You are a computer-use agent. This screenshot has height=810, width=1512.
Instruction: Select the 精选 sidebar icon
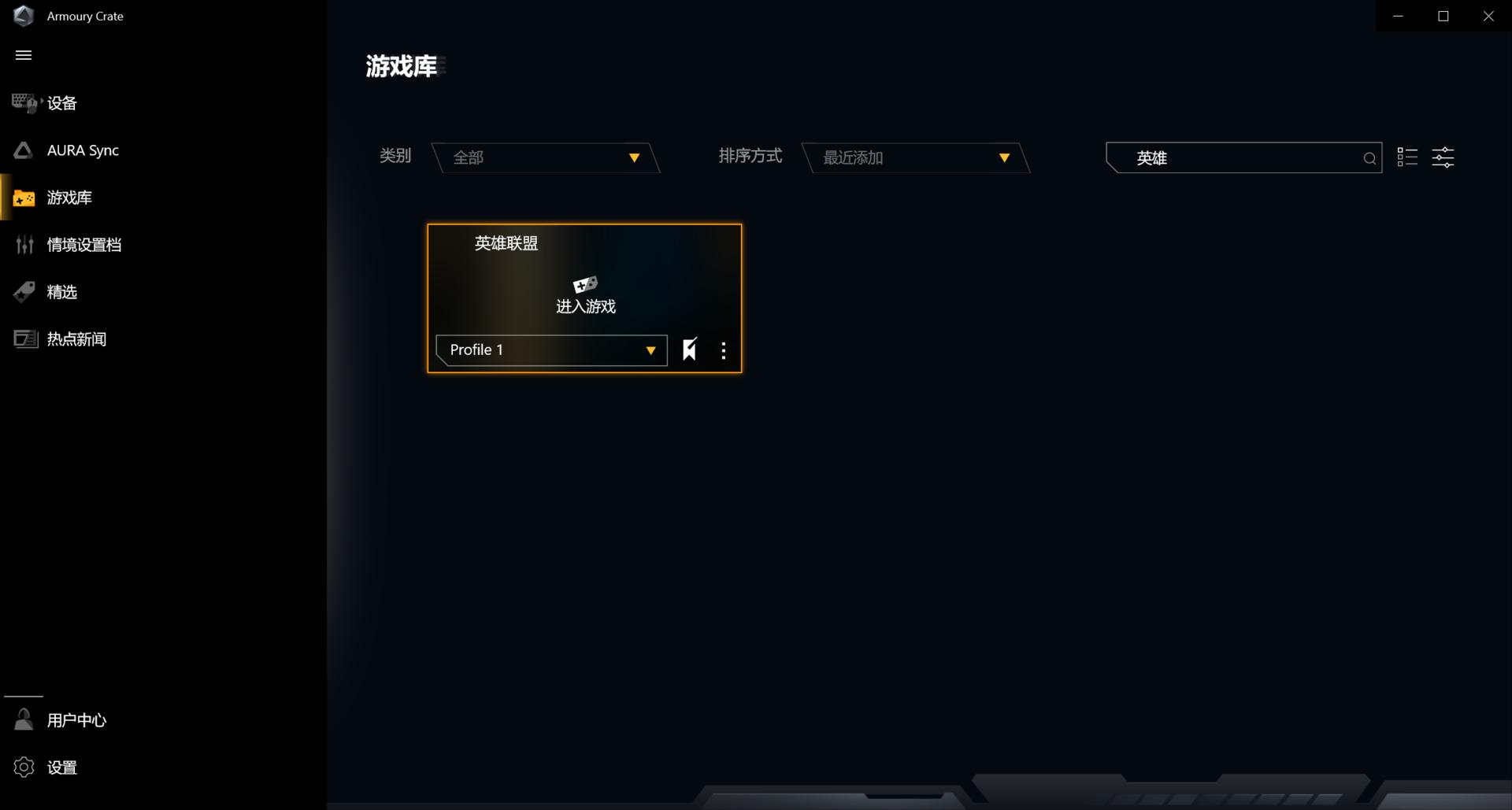coord(23,292)
